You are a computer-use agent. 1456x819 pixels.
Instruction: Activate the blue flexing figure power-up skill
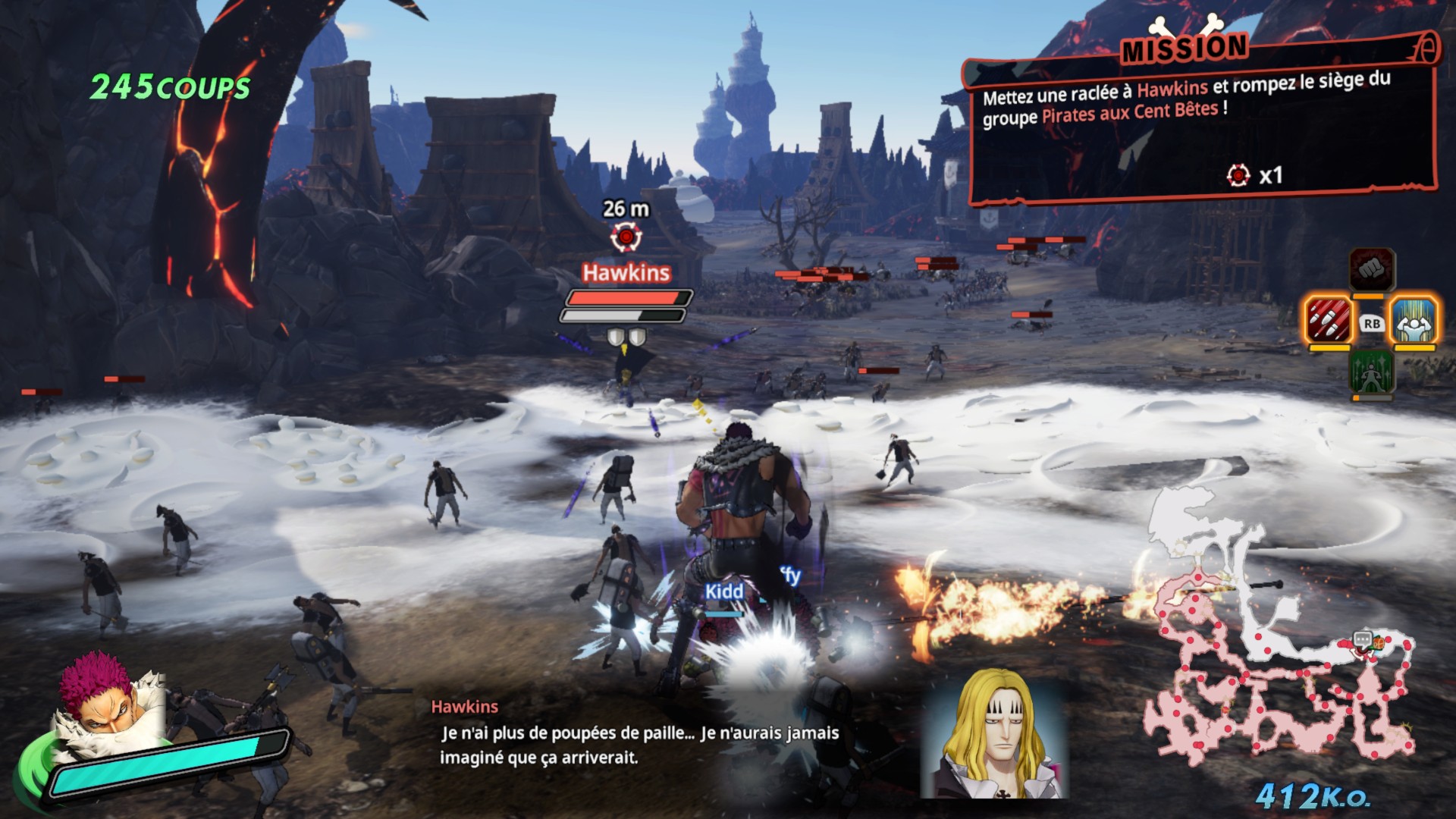point(1414,320)
